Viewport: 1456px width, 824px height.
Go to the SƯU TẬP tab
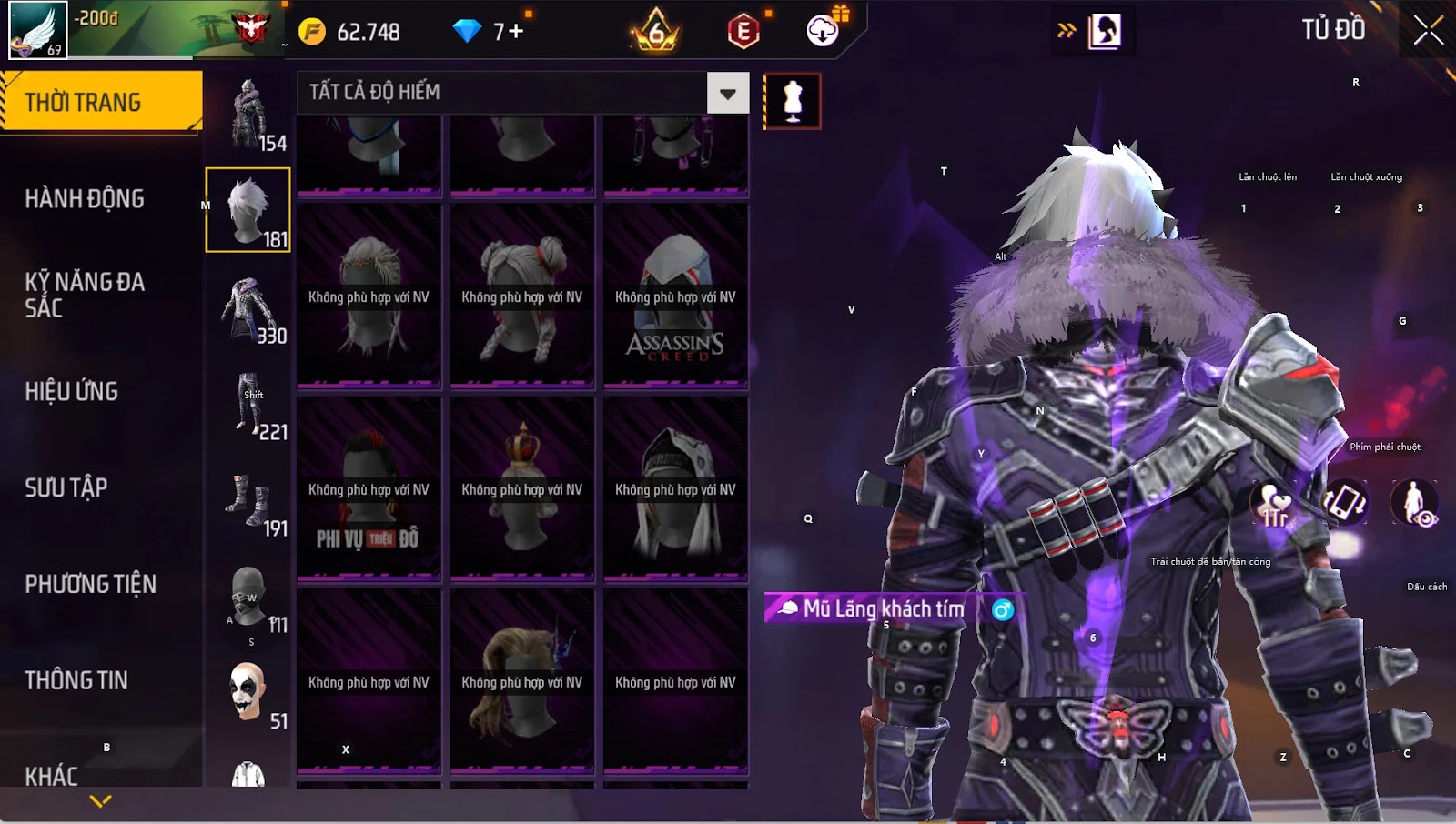pyautogui.click(x=66, y=487)
